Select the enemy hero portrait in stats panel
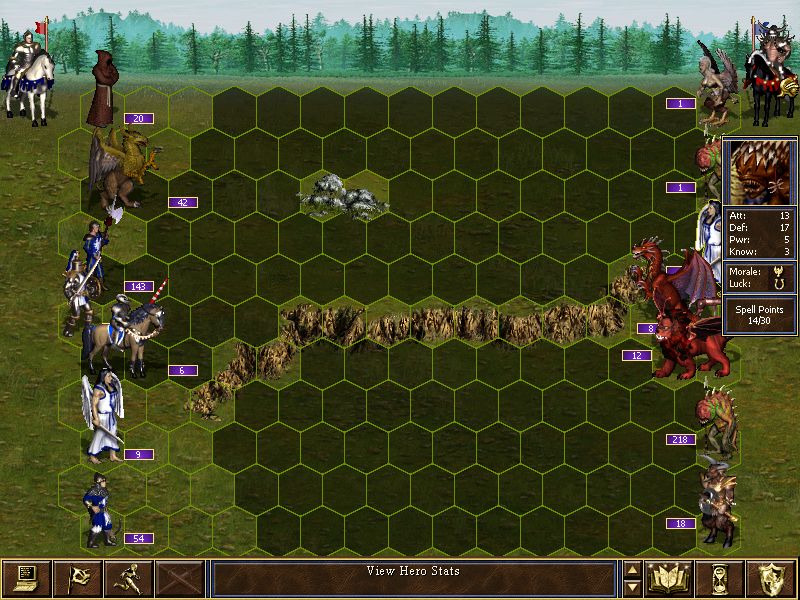Viewport: 800px width, 600px height. tap(759, 173)
